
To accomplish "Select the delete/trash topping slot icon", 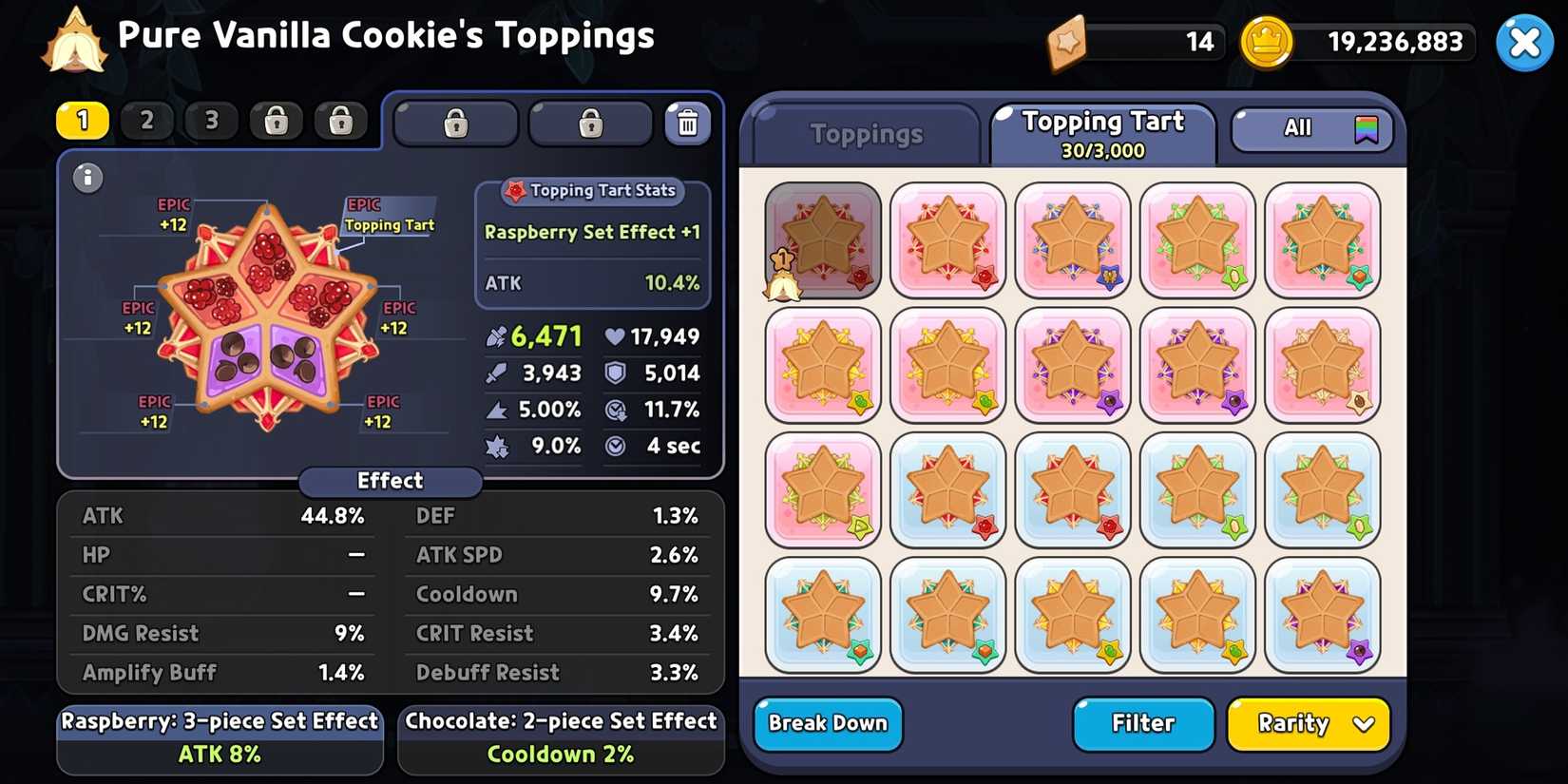I will tap(688, 123).
